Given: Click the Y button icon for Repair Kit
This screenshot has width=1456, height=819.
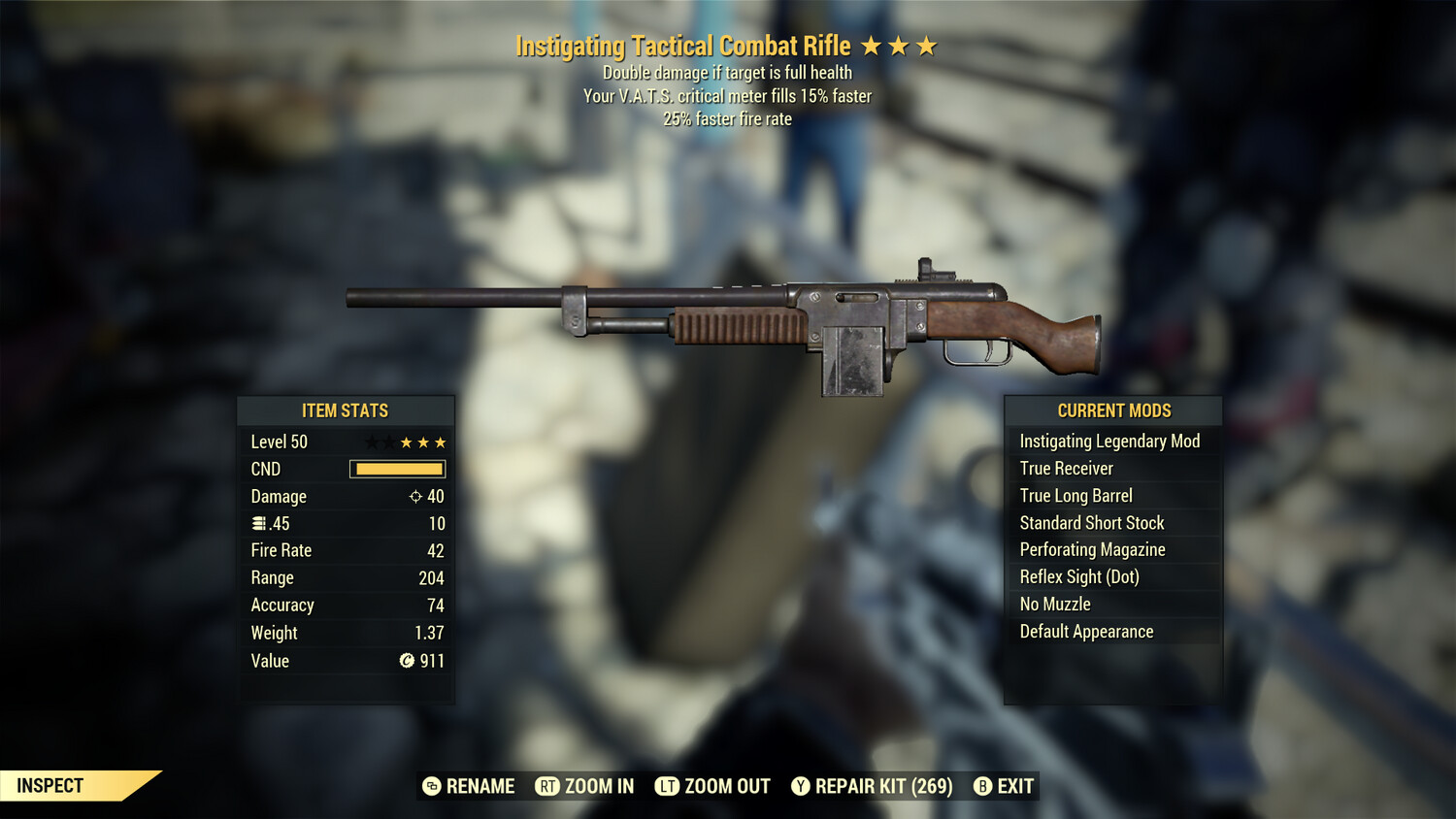Looking at the screenshot, I should (x=802, y=786).
